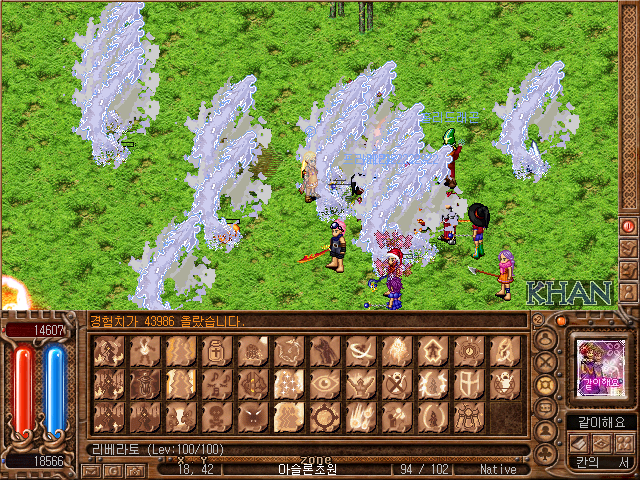Click the four-dots formation button
The image size is (640, 480).
tap(624, 442)
